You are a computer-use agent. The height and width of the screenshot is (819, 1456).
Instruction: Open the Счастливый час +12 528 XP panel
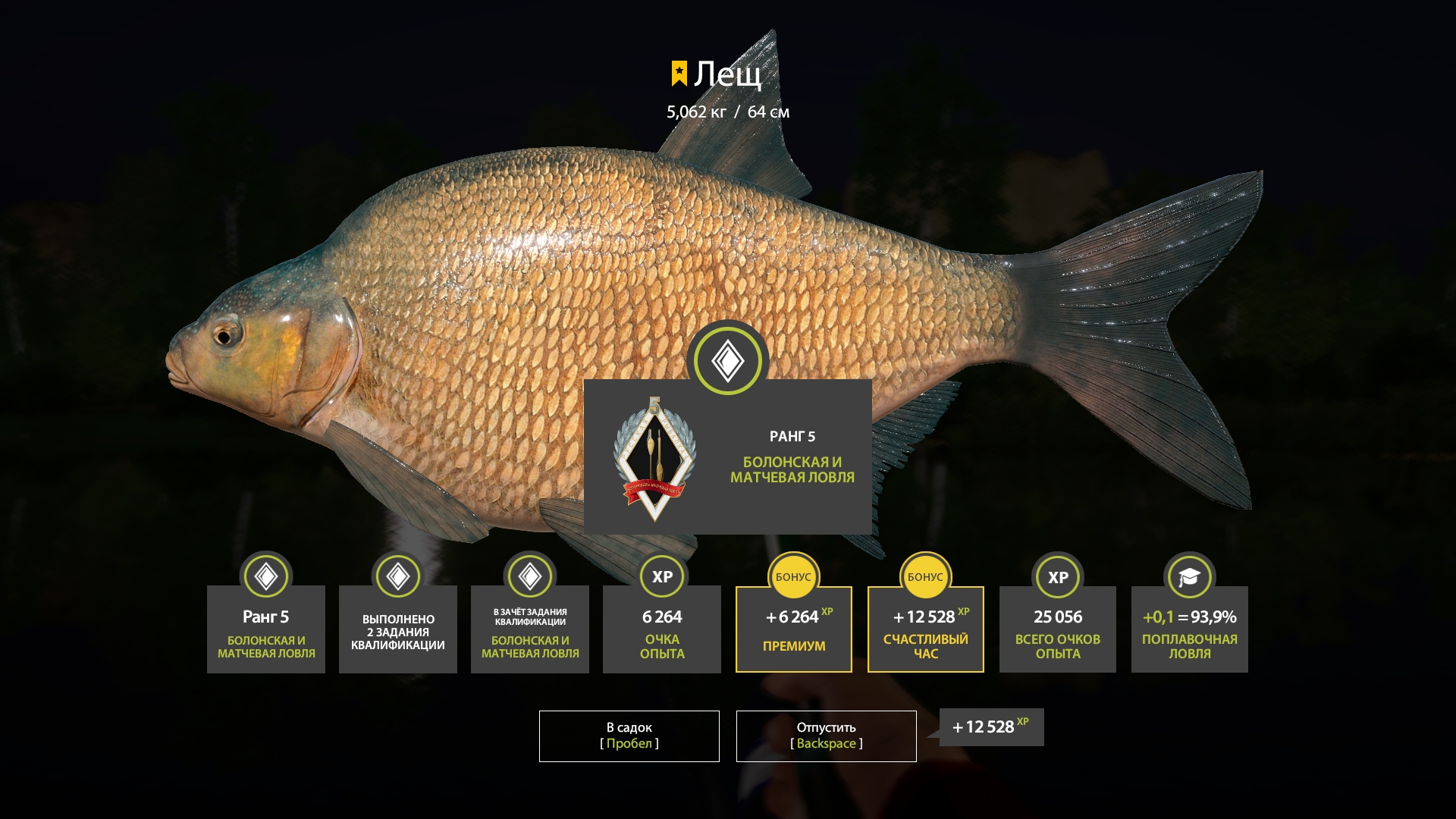pos(925,629)
